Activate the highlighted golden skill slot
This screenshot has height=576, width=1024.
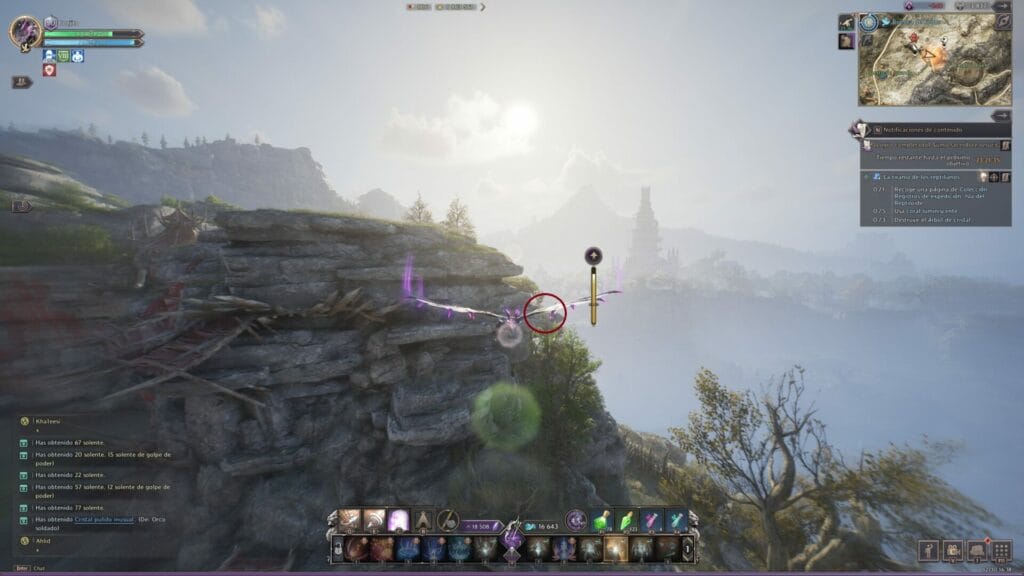click(x=615, y=548)
